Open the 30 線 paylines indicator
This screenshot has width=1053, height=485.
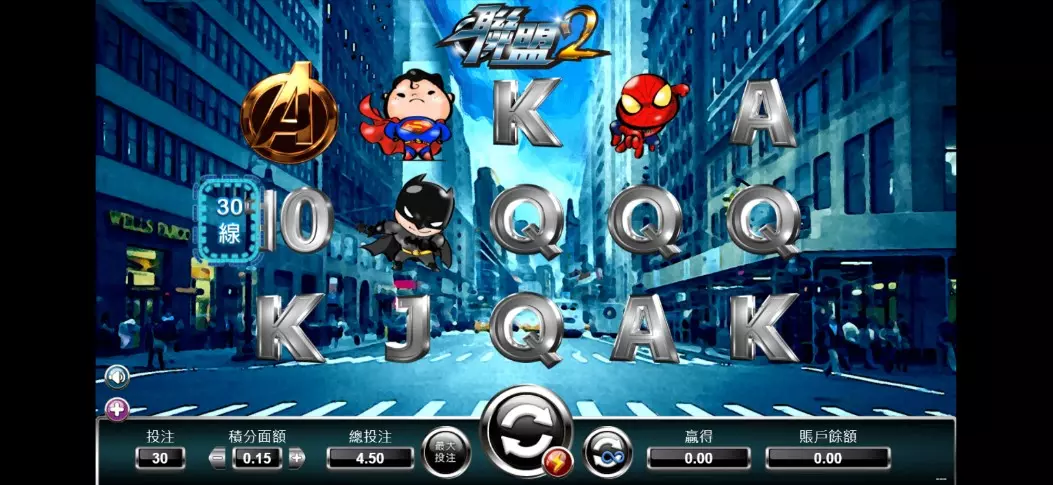(230, 221)
